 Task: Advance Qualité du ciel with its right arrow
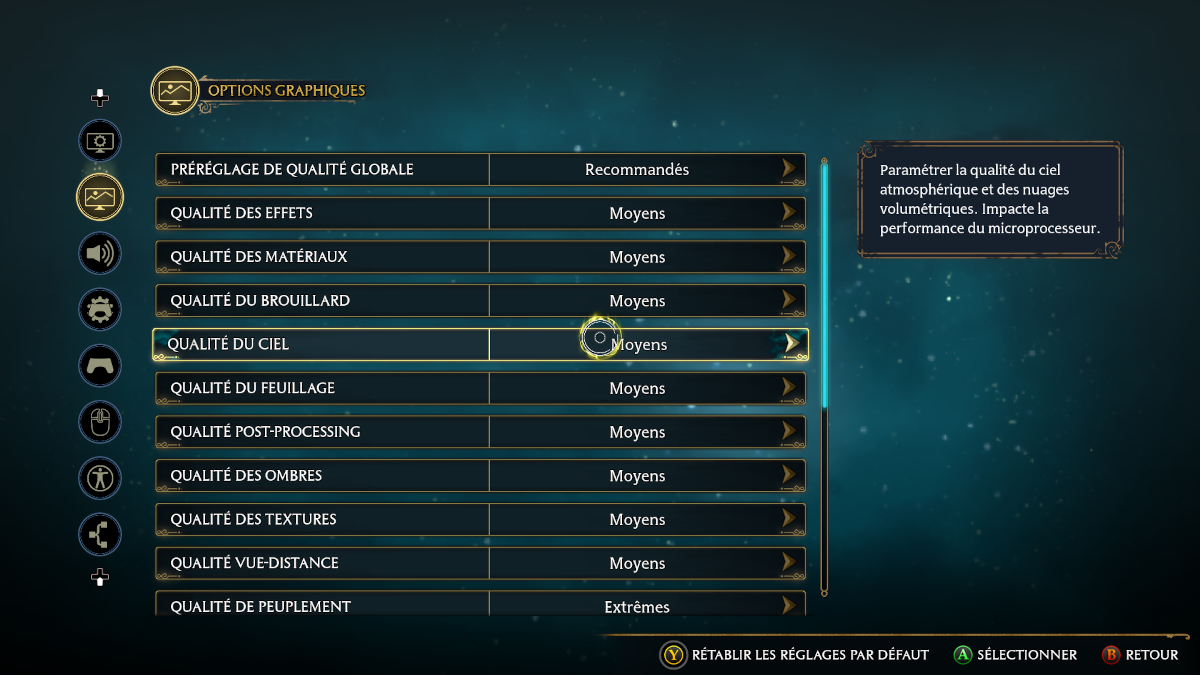pos(792,344)
